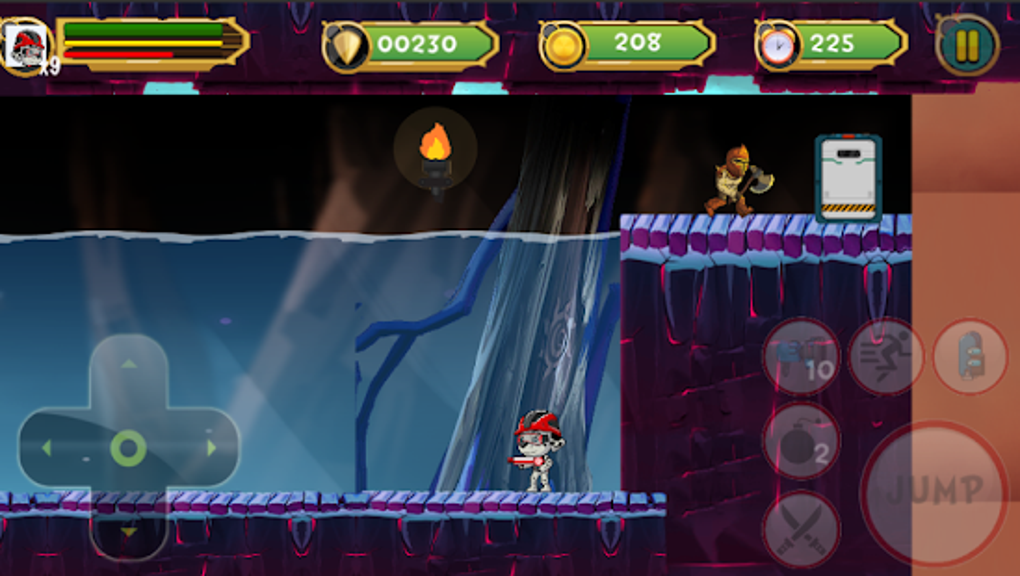Fire the gun with 10 ammo
This screenshot has height=576, width=1020.
pyautogui.click(x=802, y=356)
